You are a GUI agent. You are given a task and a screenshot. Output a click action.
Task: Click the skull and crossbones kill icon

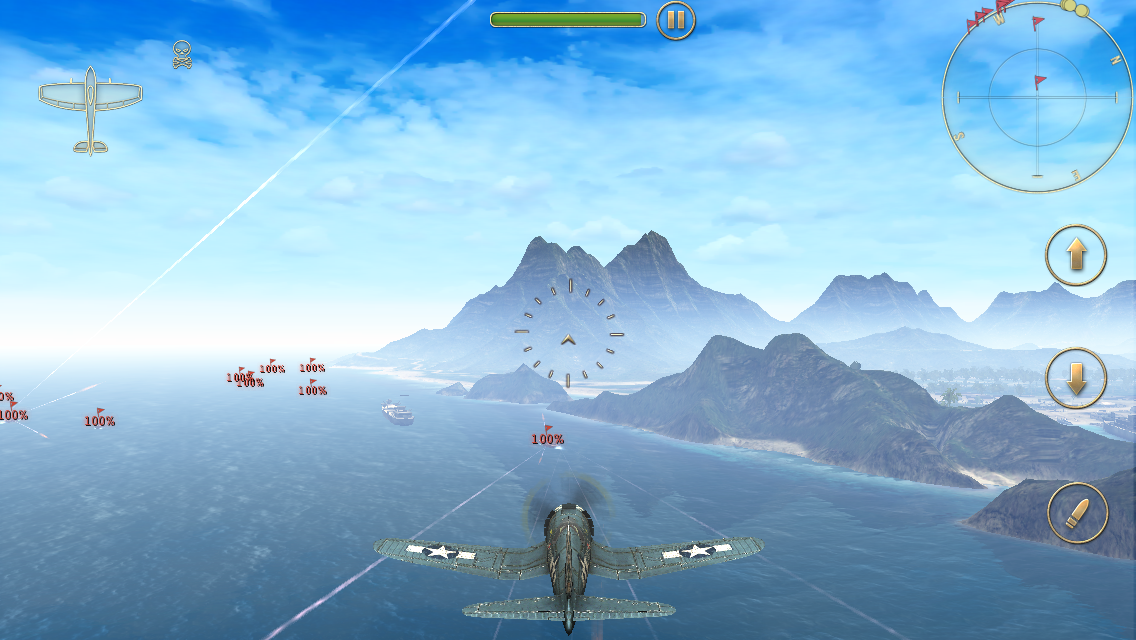tap(181, 54)
